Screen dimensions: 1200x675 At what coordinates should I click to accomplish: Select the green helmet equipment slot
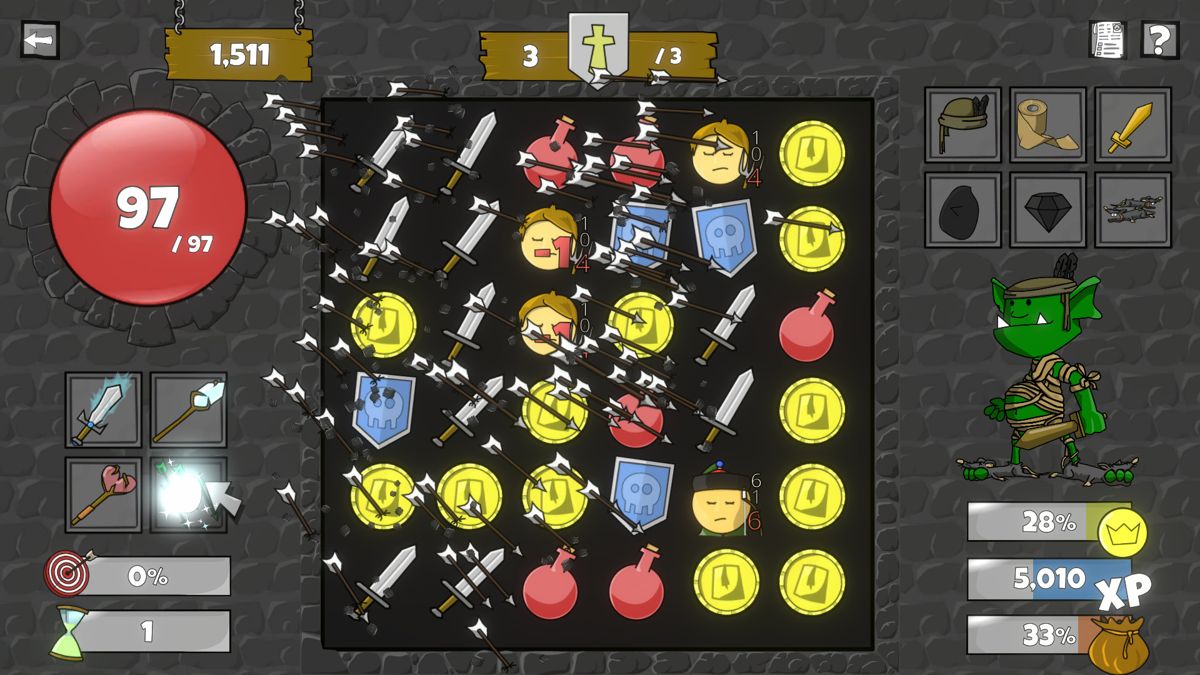click(962, 125)
